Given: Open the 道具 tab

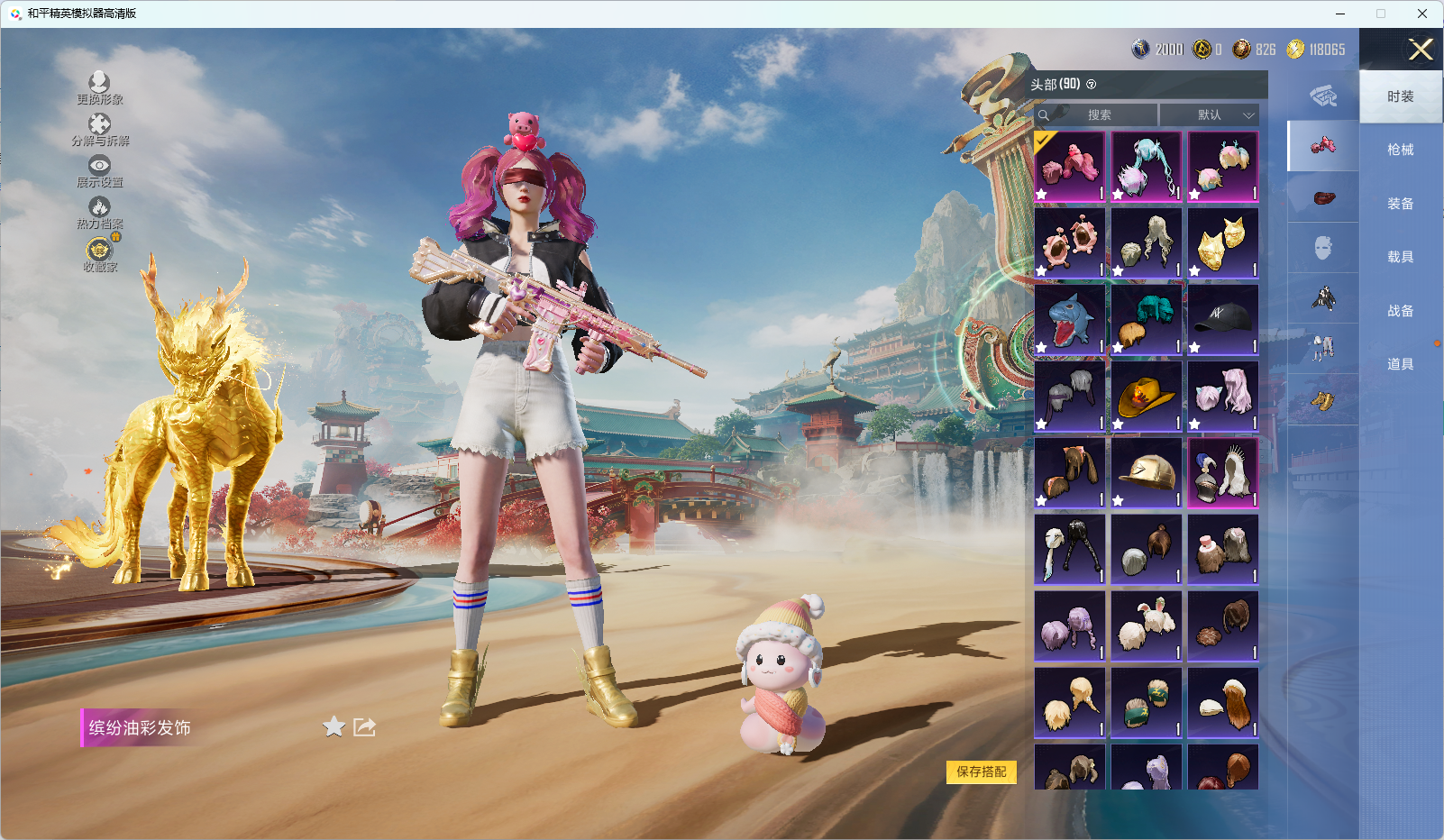Looking at the screenshot, I should 1400,364.
